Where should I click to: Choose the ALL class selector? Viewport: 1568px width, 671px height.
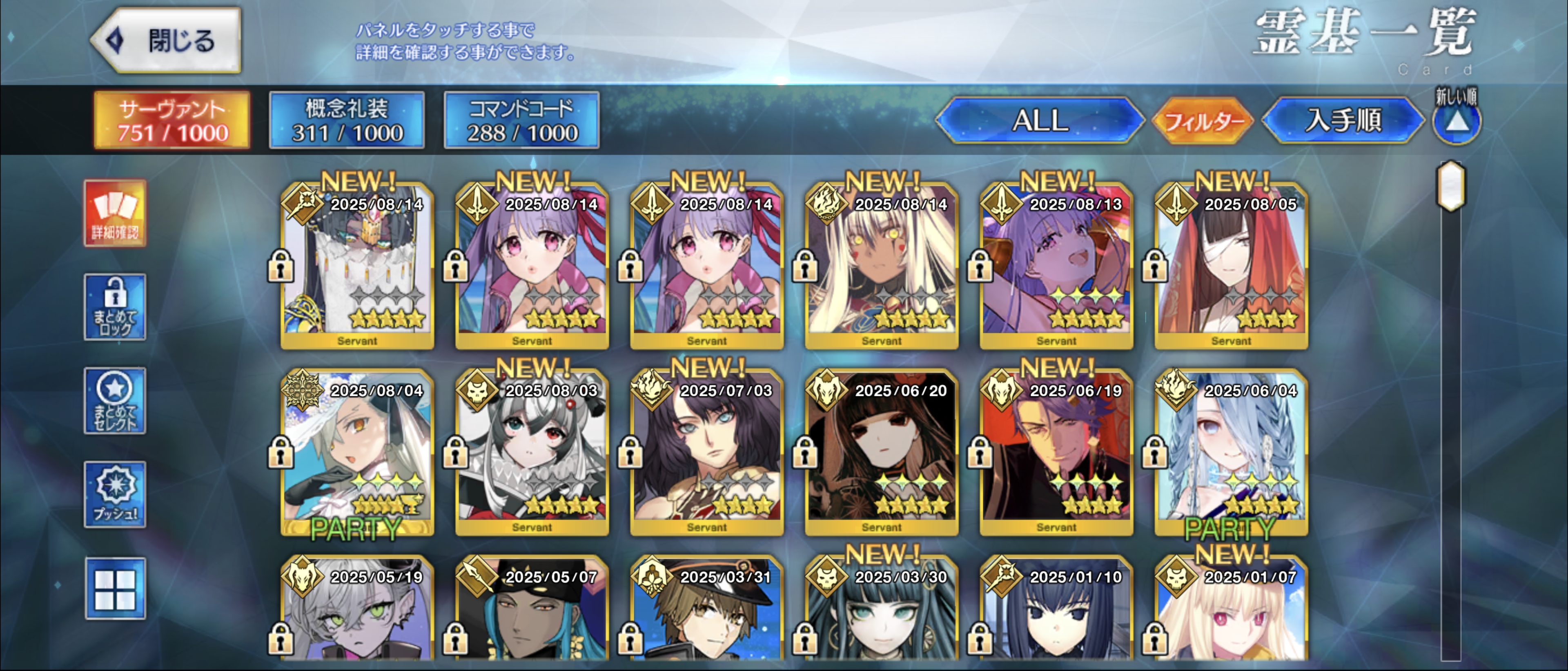pos(1040,120)
